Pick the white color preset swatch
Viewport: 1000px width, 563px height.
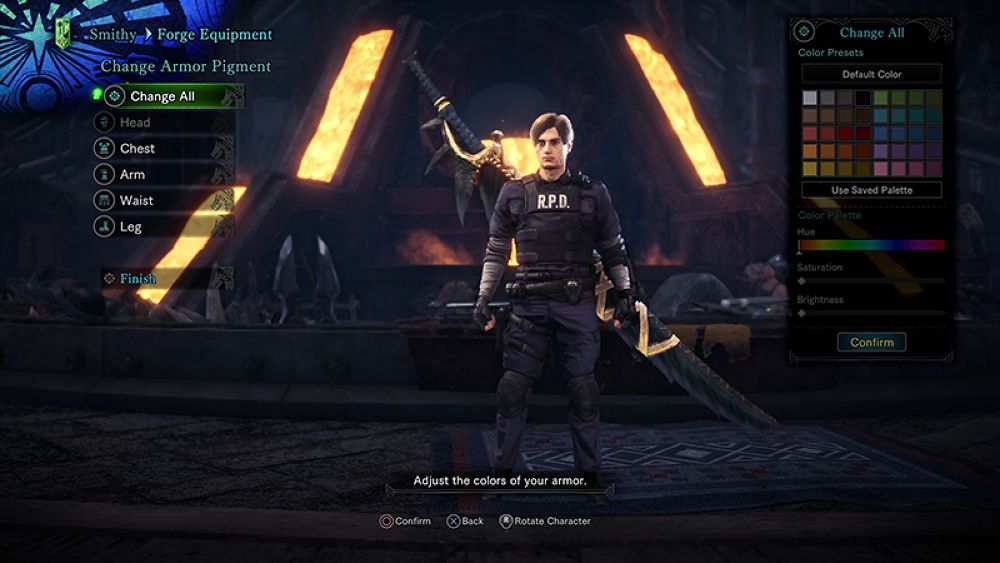click(810, 98)
